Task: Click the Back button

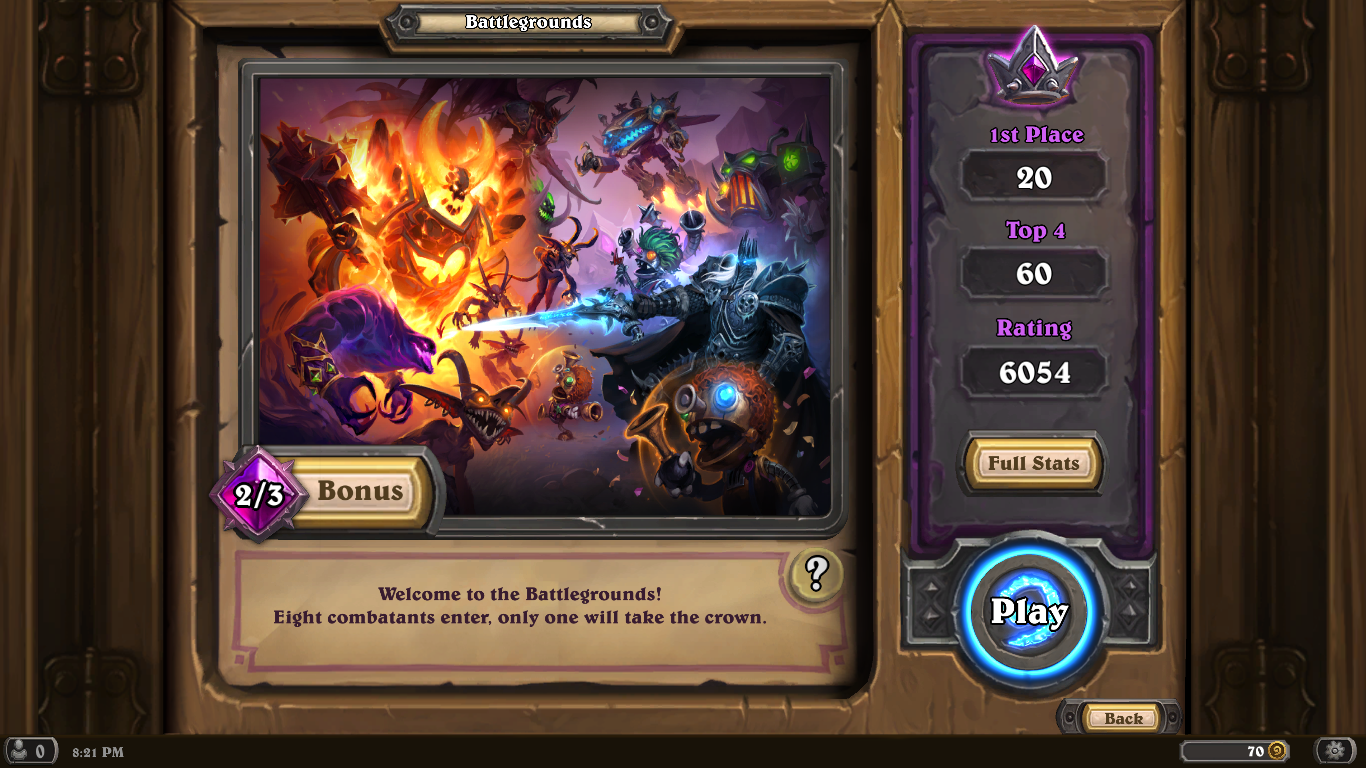Action: 1122,718
